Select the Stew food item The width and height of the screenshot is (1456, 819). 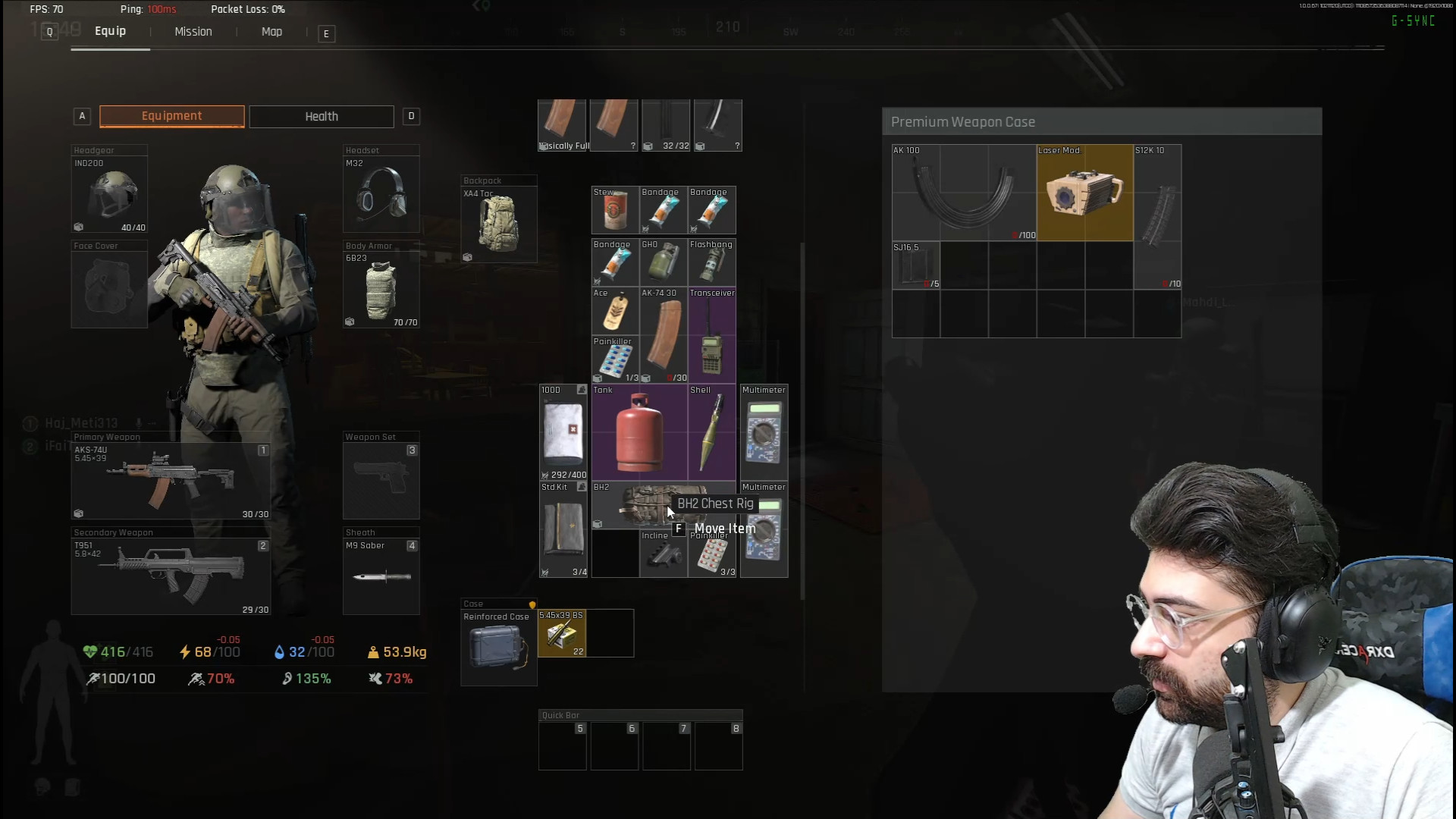point(615,210)
